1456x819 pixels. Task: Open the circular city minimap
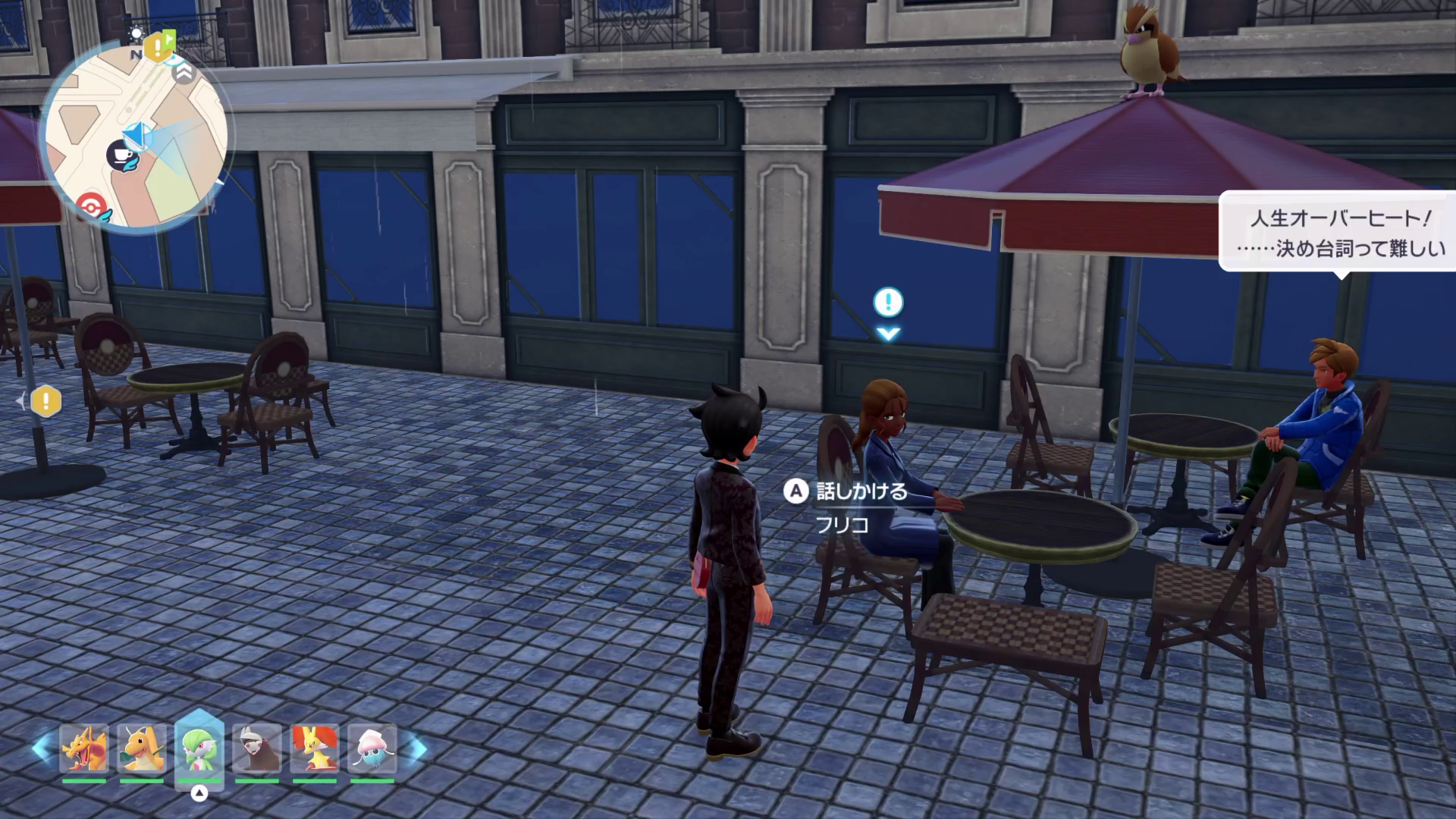pos(136,136)
